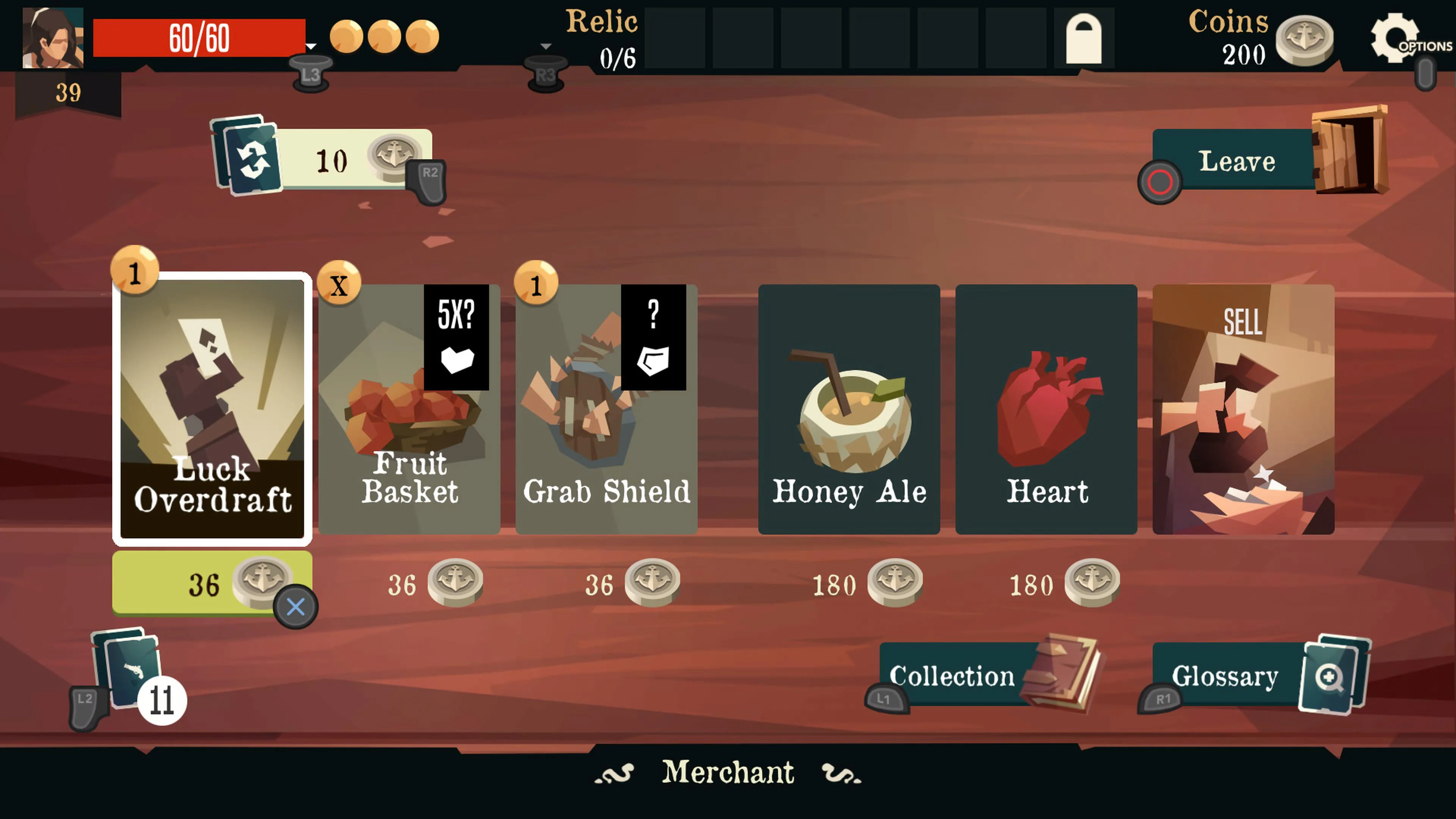Click the player avatar portrait
1456x819 pixels.
coord(53,38)
